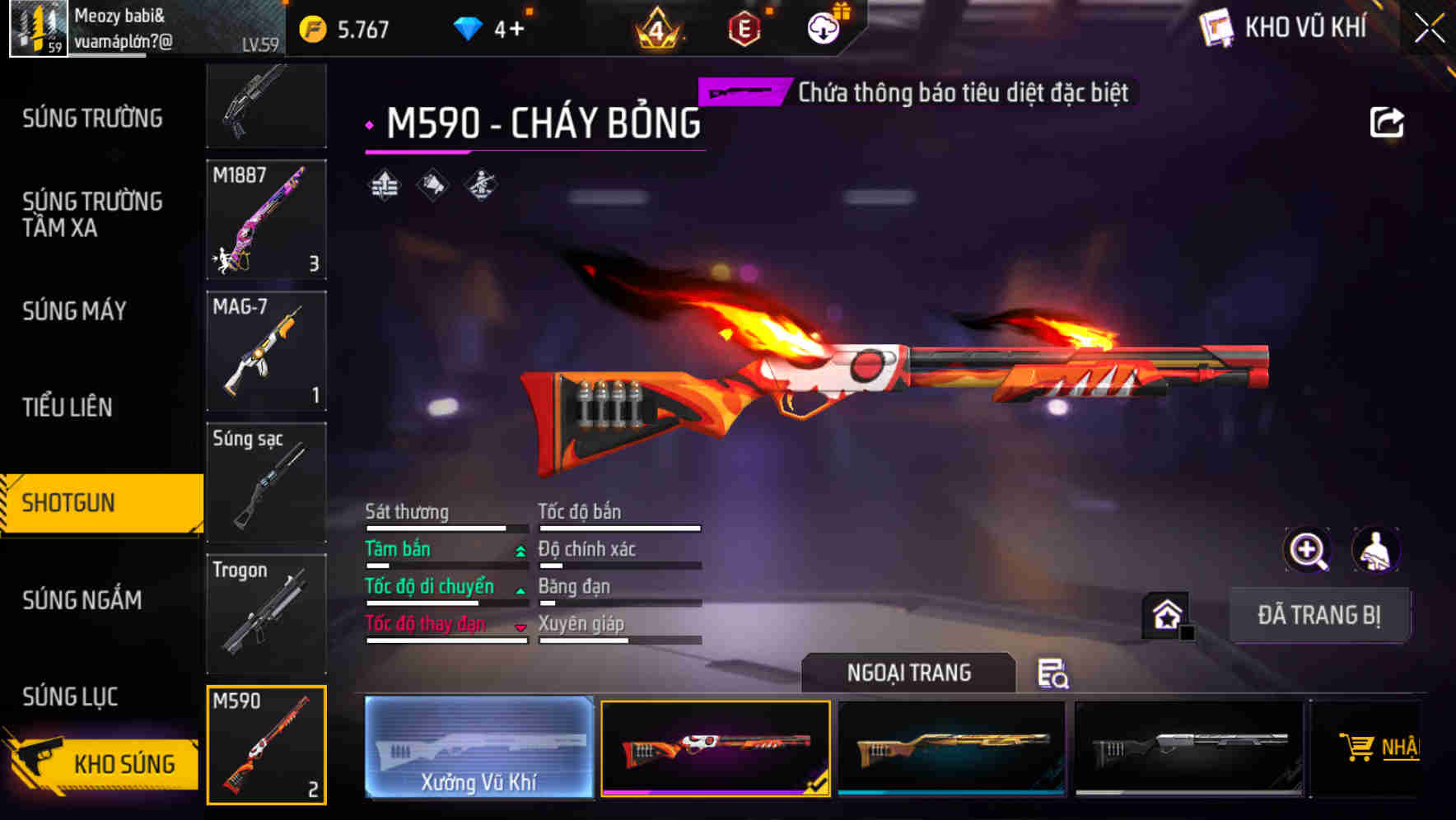Image resolution: width=1456 pixels, height=820 pixels.
Task: Open the share icon near weapon name
Action: (x=1388, y=121)
